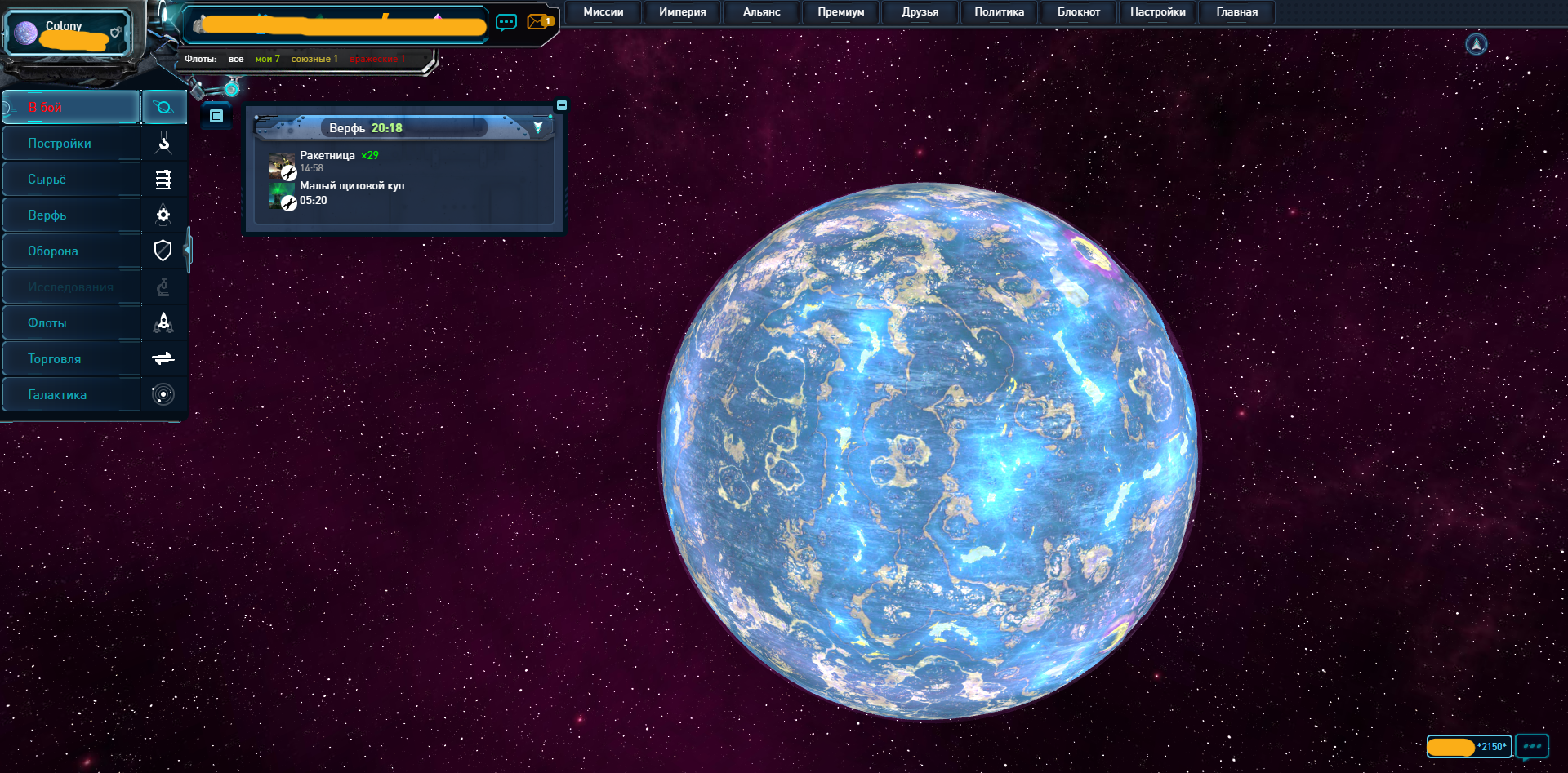Show the Друзья list
The image size is (1568, 773).
920,12
